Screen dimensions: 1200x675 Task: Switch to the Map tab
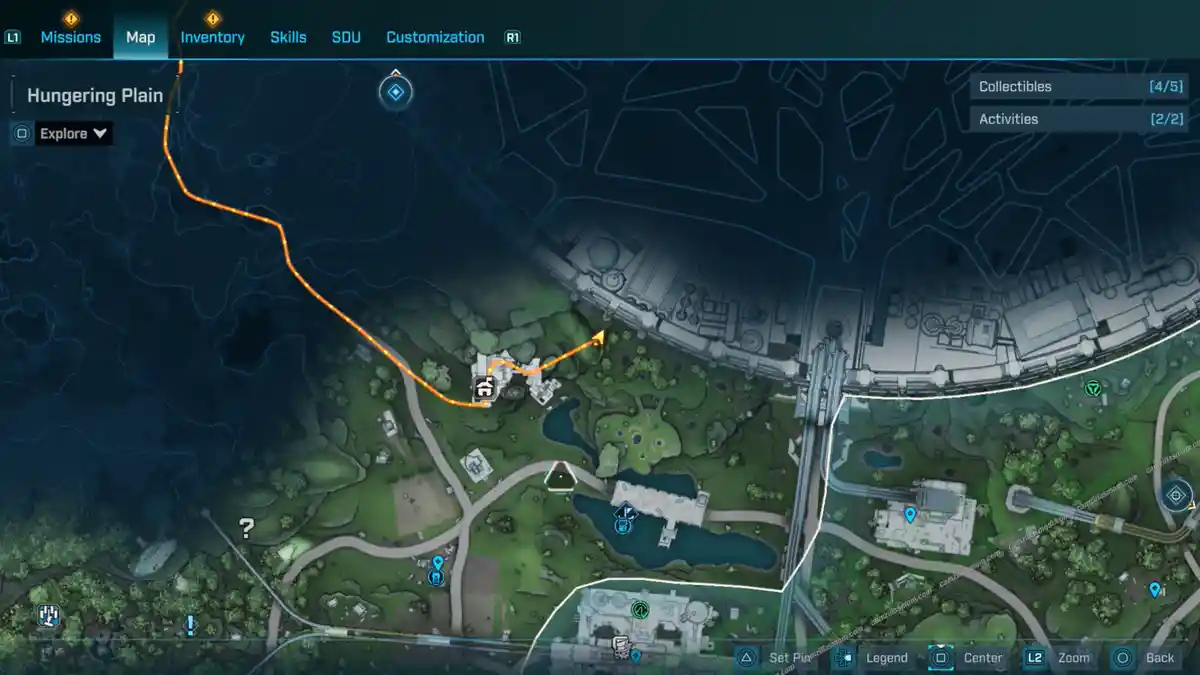[140, 37]
